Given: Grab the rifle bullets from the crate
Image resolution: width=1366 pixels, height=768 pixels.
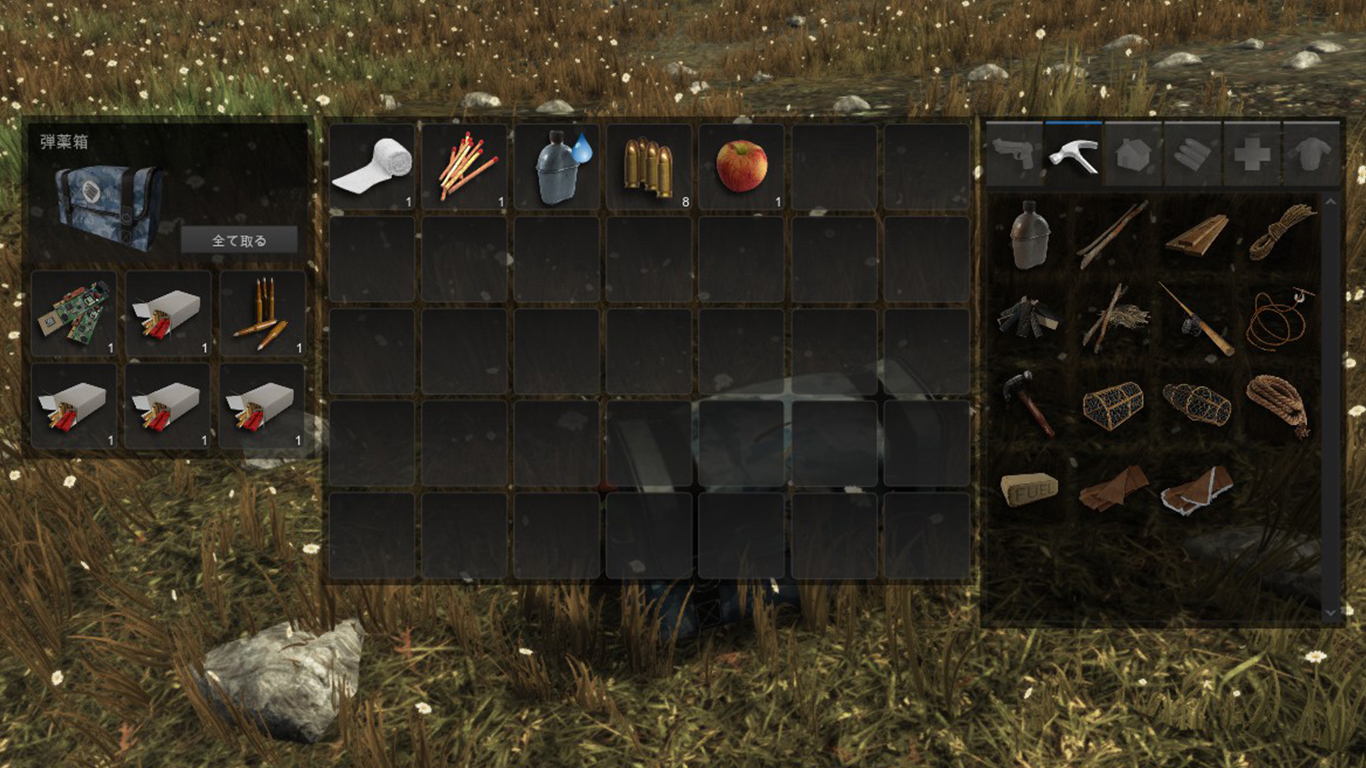Looking at the screenshot, I should click(x=261, y=313).
